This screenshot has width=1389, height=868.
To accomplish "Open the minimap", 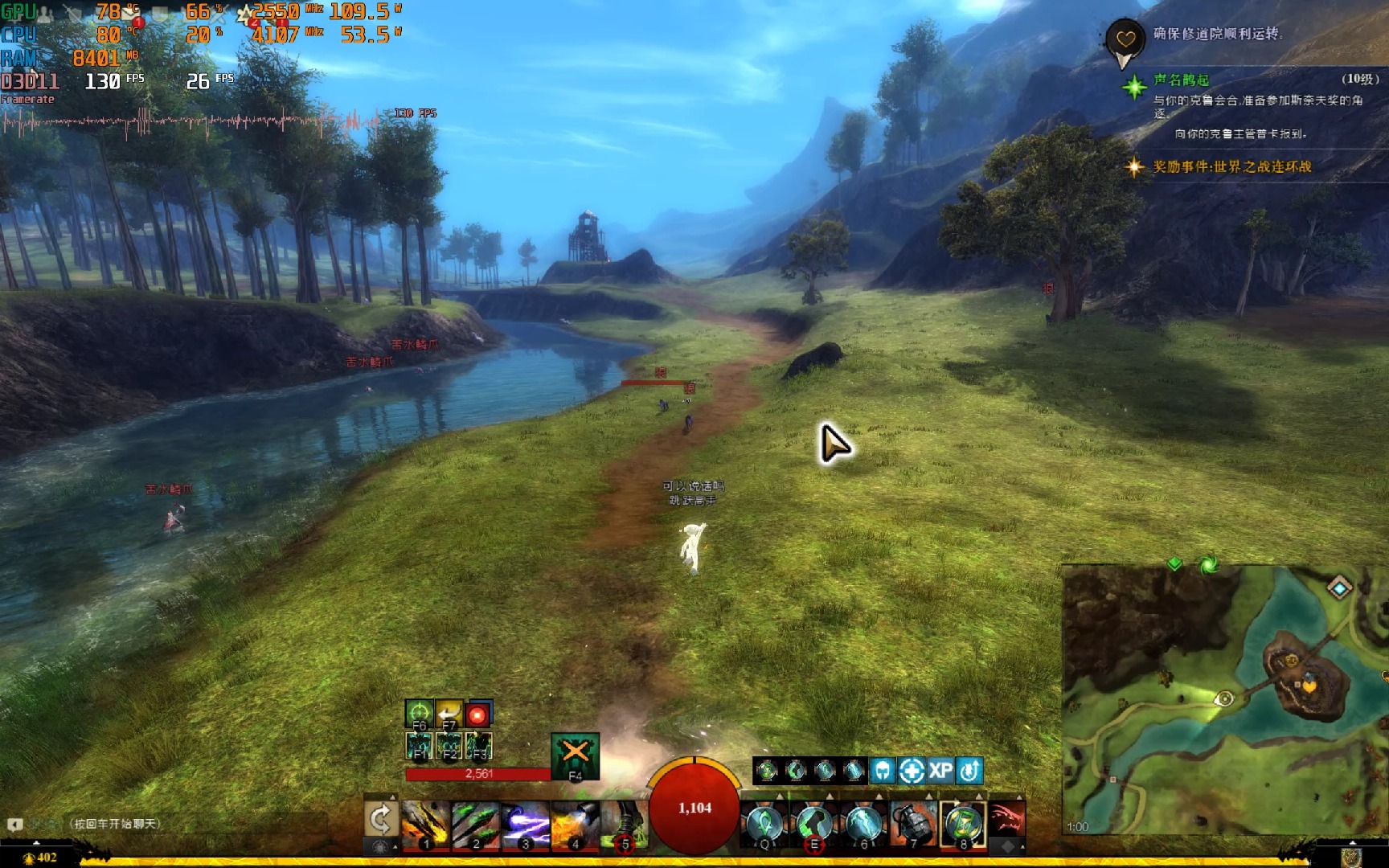I will 1223,701.
